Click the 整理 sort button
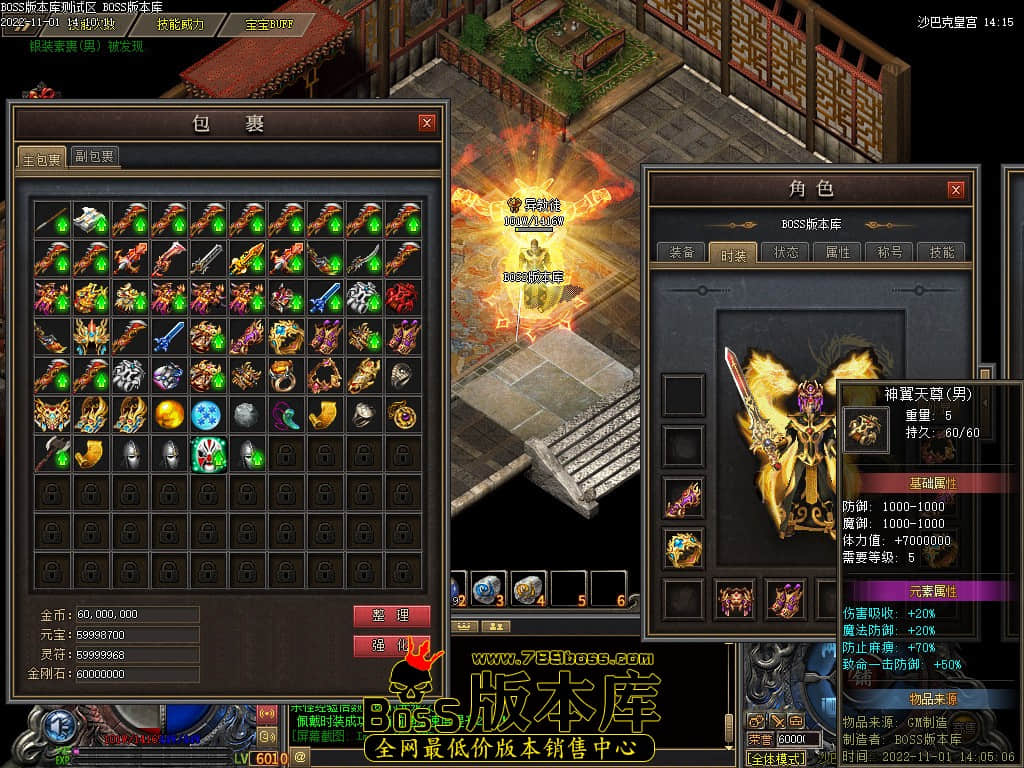Screen dimensions: 1024x768 [x=391, y=615]
